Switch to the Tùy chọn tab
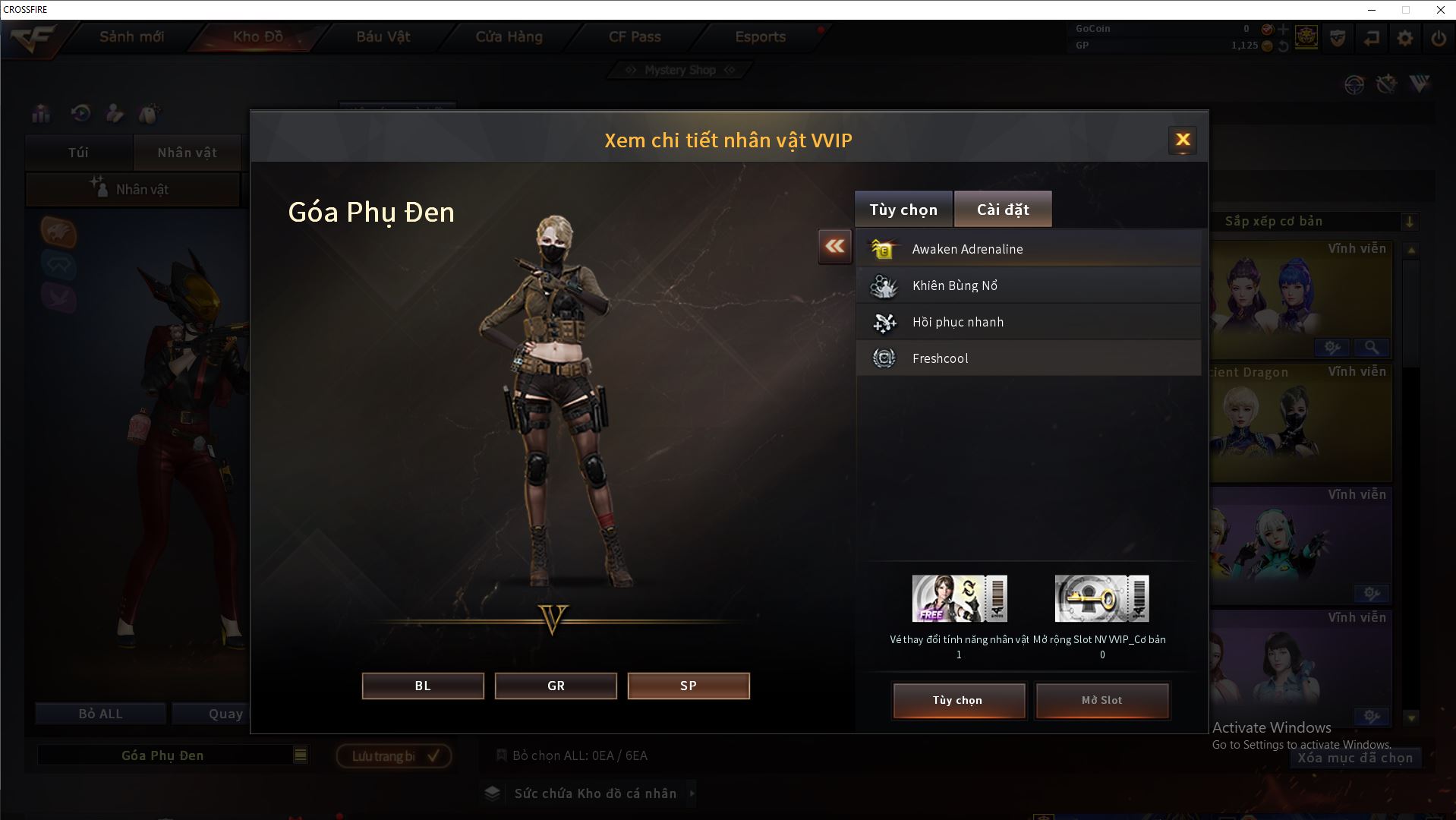 pyautogui.click(x=903, y=210)
